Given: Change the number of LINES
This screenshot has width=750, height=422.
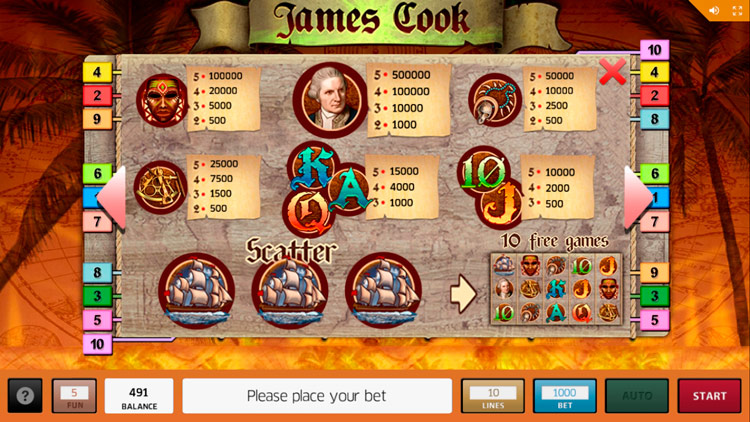Looking at the screenshot, I should tap(492, 396).
